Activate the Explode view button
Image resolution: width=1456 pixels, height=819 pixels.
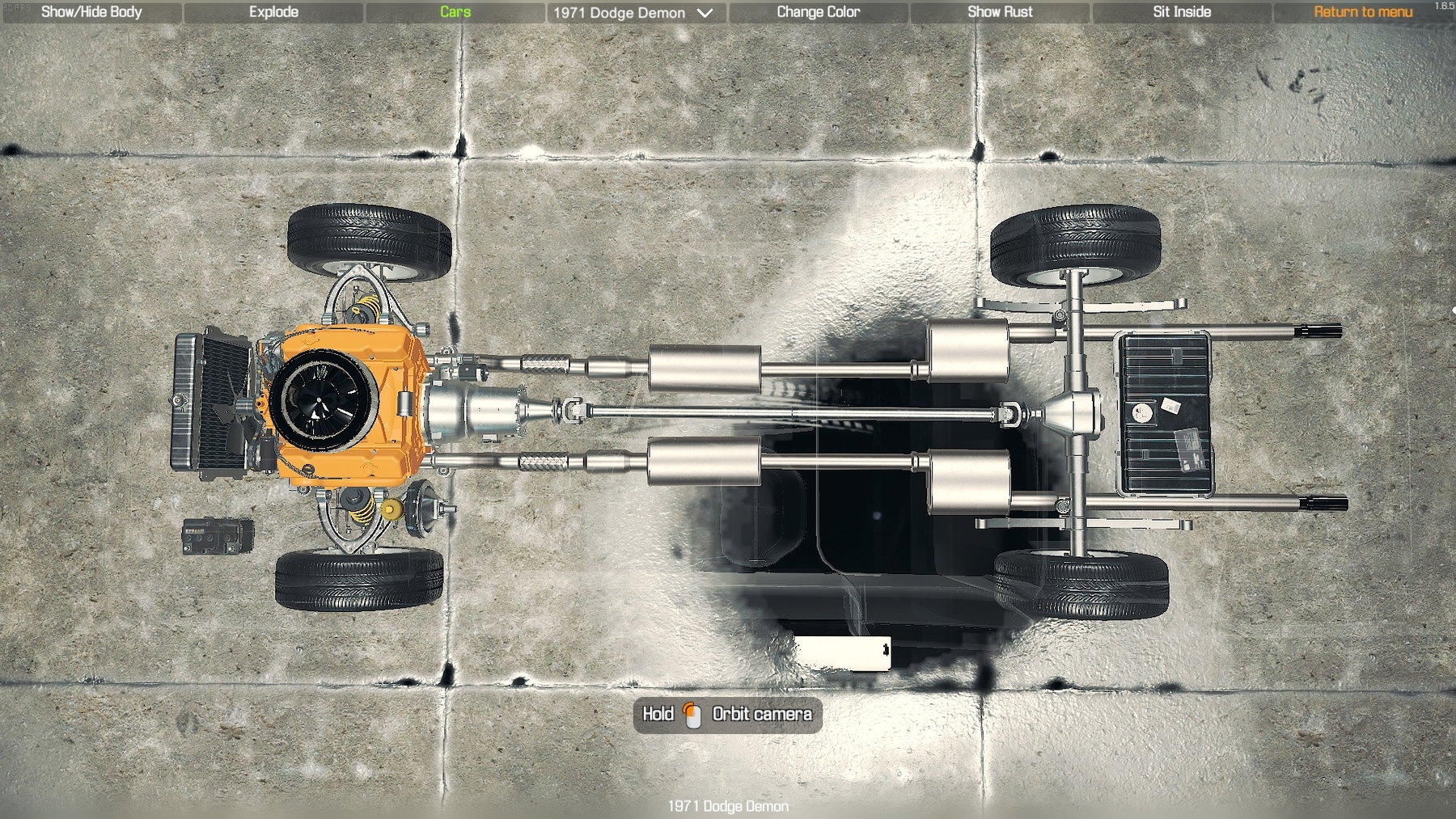(x=273, y=12)
